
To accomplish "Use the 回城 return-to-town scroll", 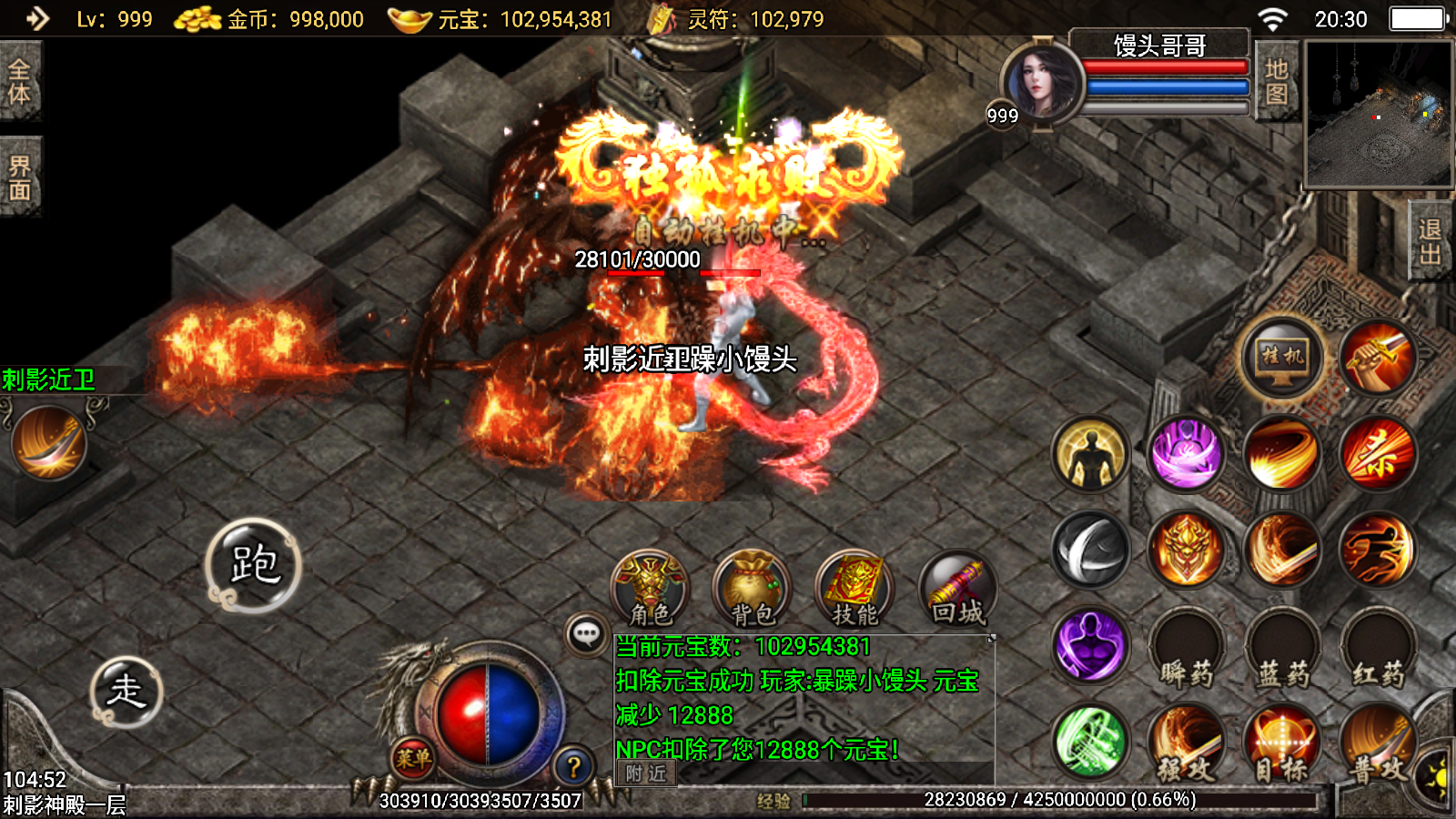I will point(957,591).
